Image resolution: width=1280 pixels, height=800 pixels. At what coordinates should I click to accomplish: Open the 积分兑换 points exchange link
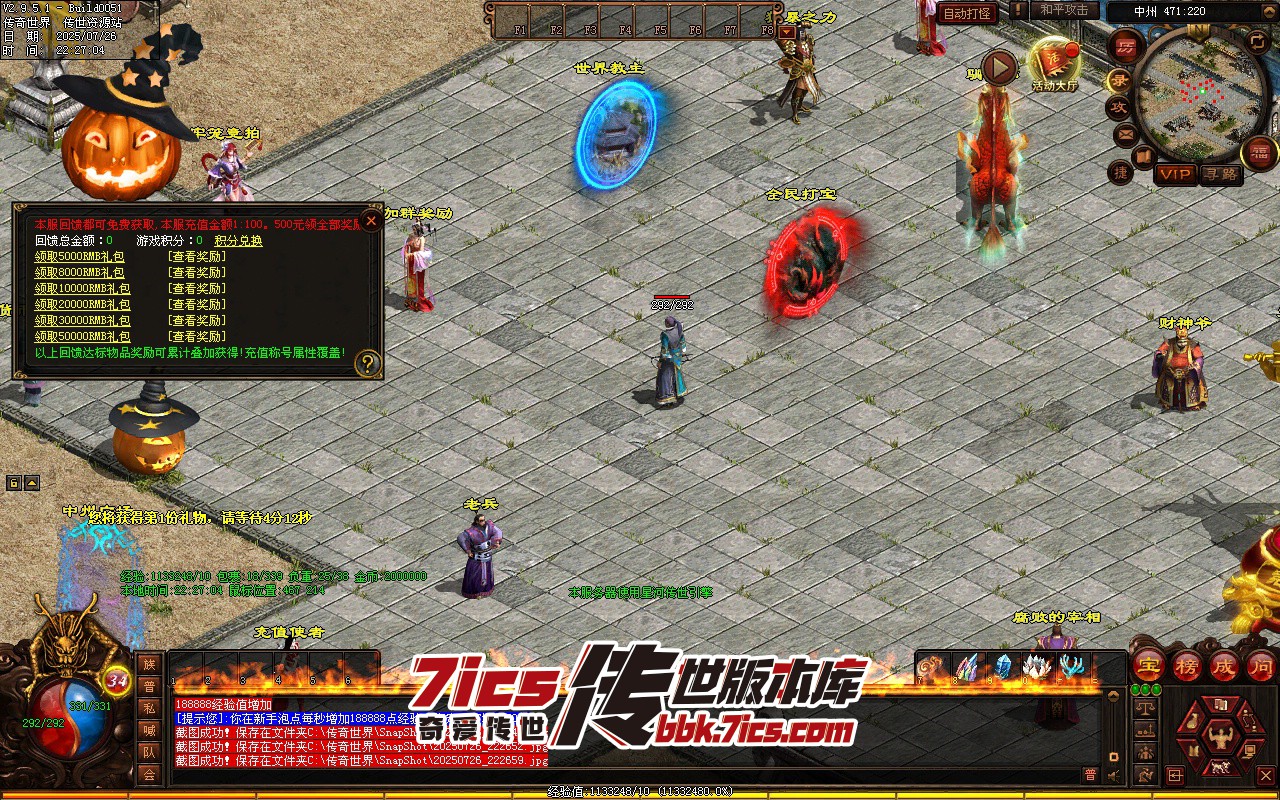(x=238, y=241)
